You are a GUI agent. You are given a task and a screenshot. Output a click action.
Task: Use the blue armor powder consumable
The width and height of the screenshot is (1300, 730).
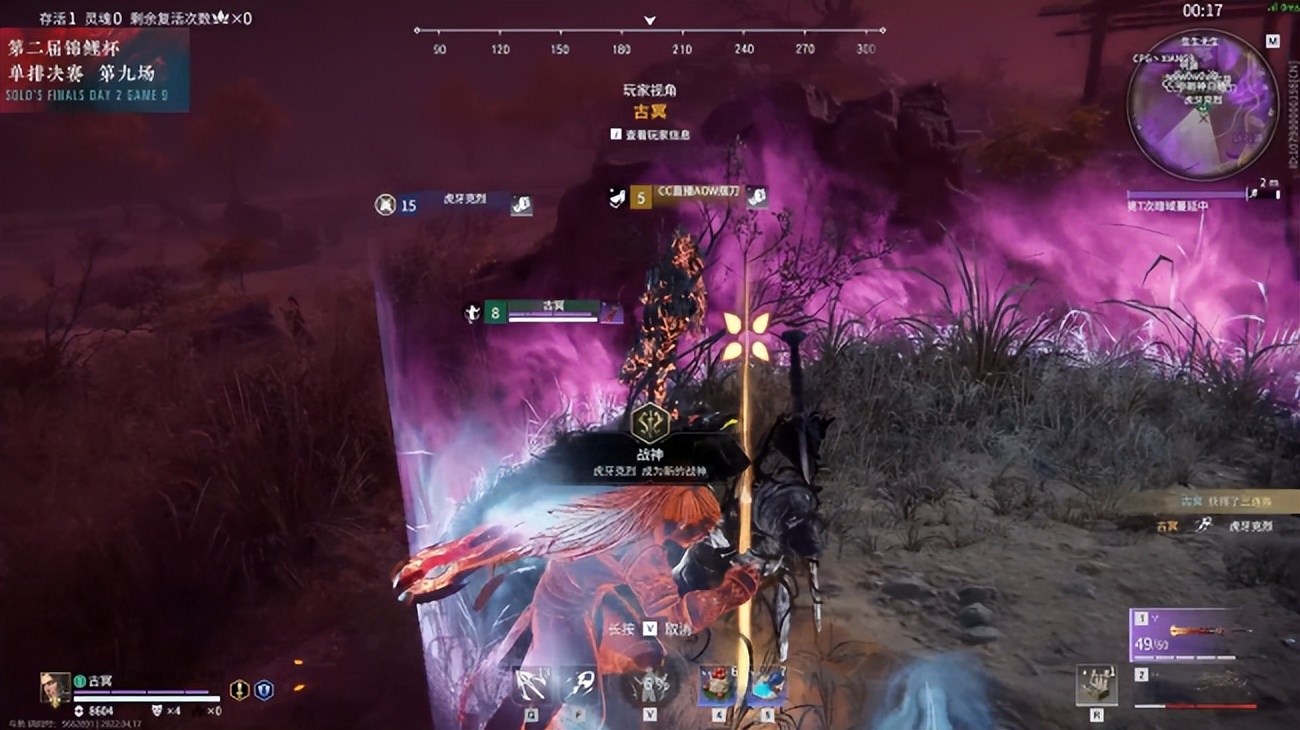[767, 685]
